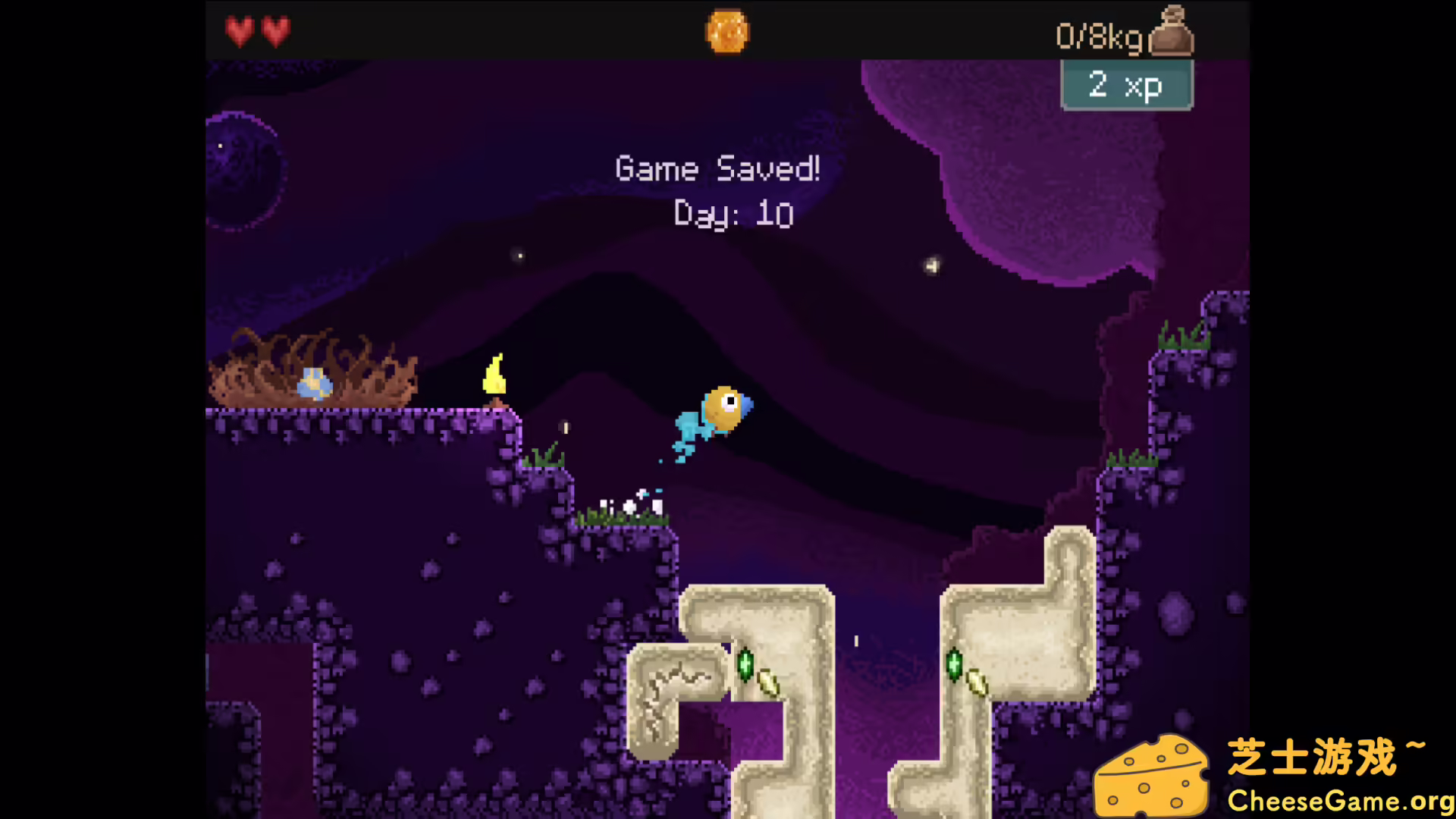Click the Day: 10 counter text
The height and width of the screenshot is (819, 1456).
point(732,215)
